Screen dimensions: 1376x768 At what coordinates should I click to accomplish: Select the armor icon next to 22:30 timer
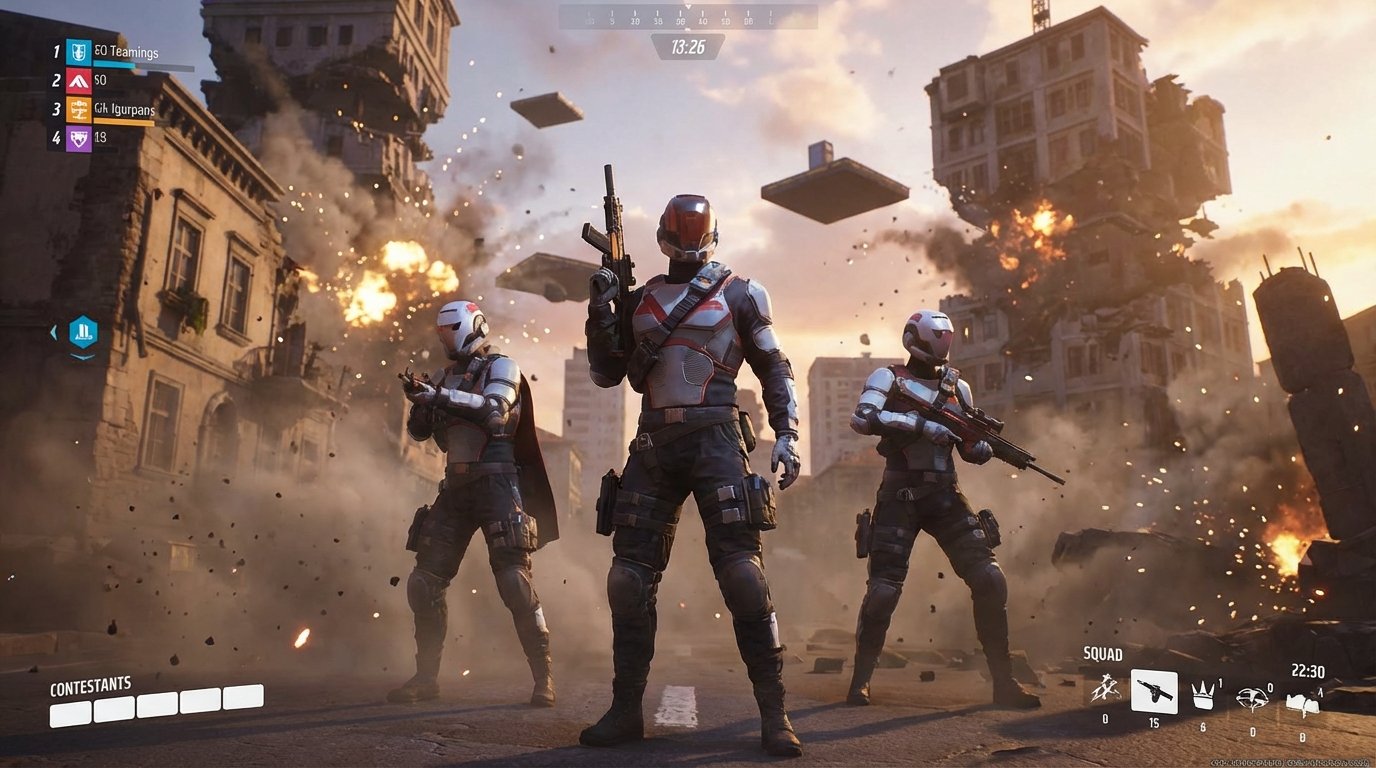[x=1303, y=700]
